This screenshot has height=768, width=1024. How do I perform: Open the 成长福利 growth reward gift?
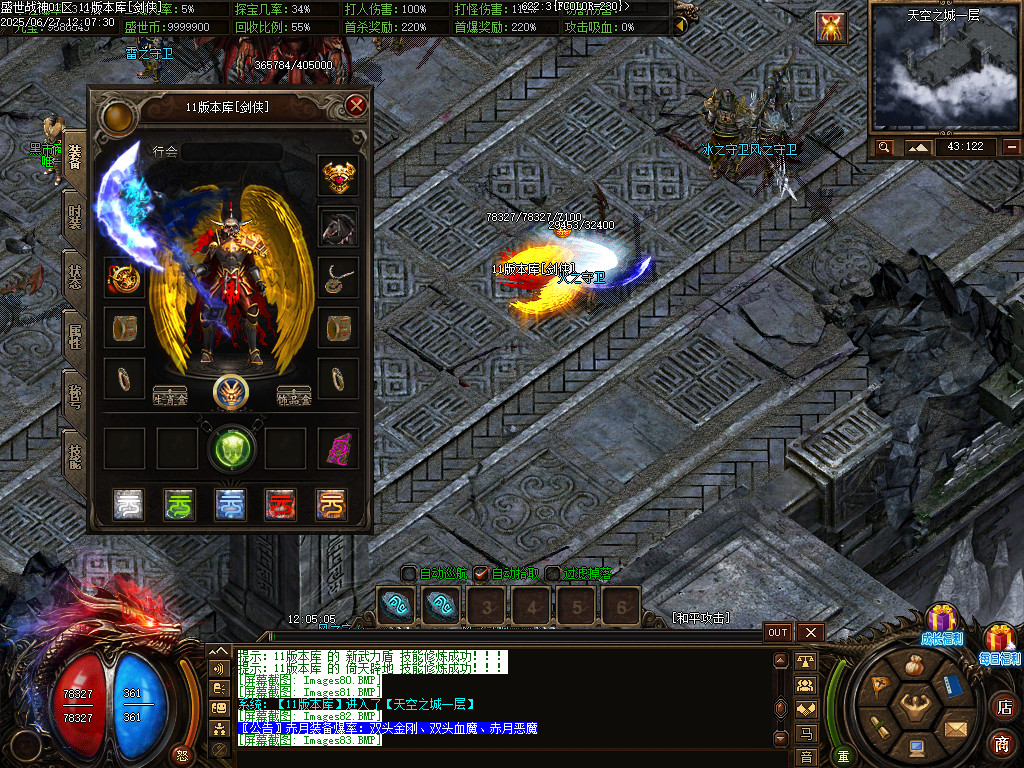click(941, 622)
